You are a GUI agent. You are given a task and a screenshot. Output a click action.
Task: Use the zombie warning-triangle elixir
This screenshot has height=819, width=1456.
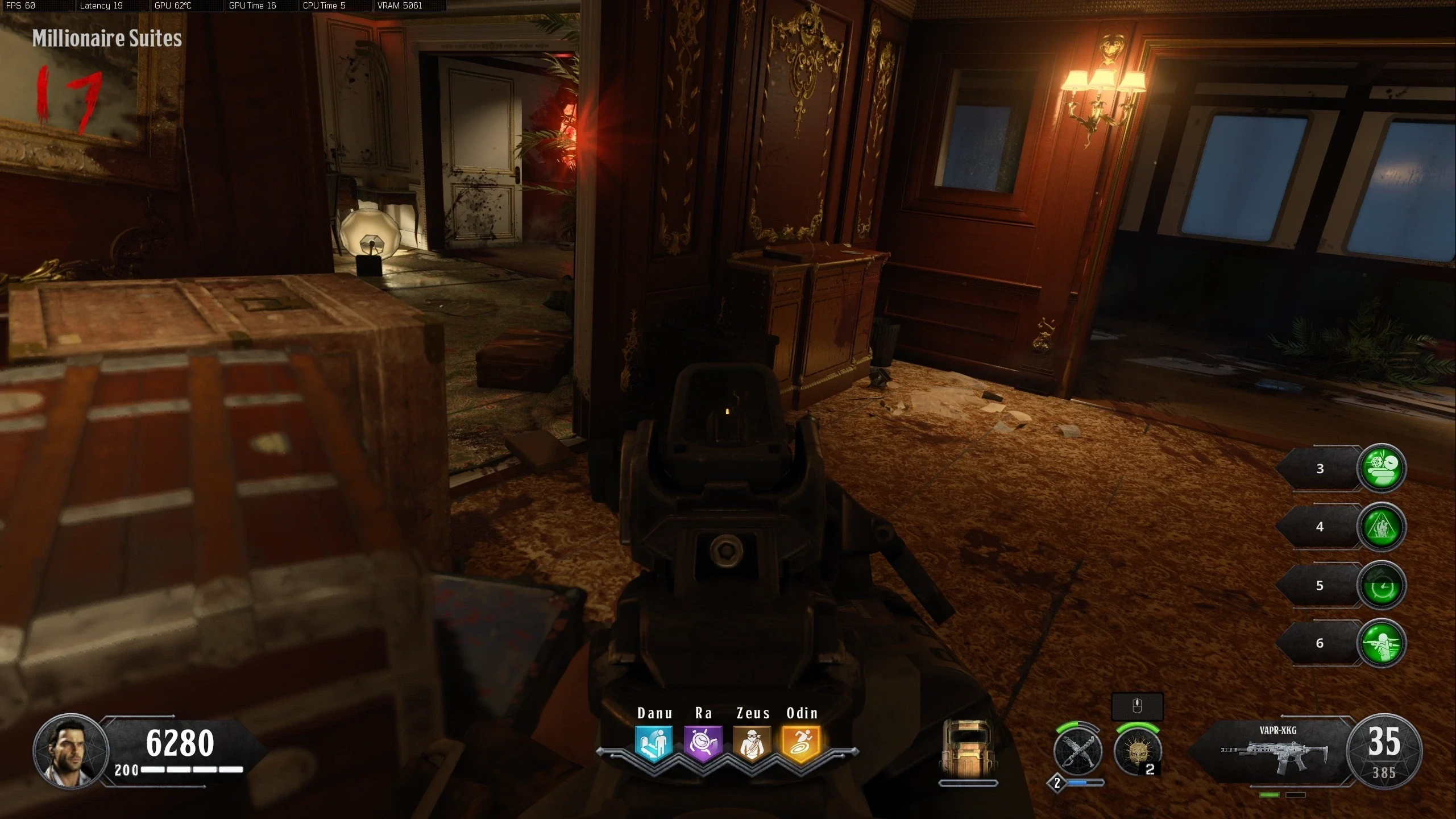1381,527
